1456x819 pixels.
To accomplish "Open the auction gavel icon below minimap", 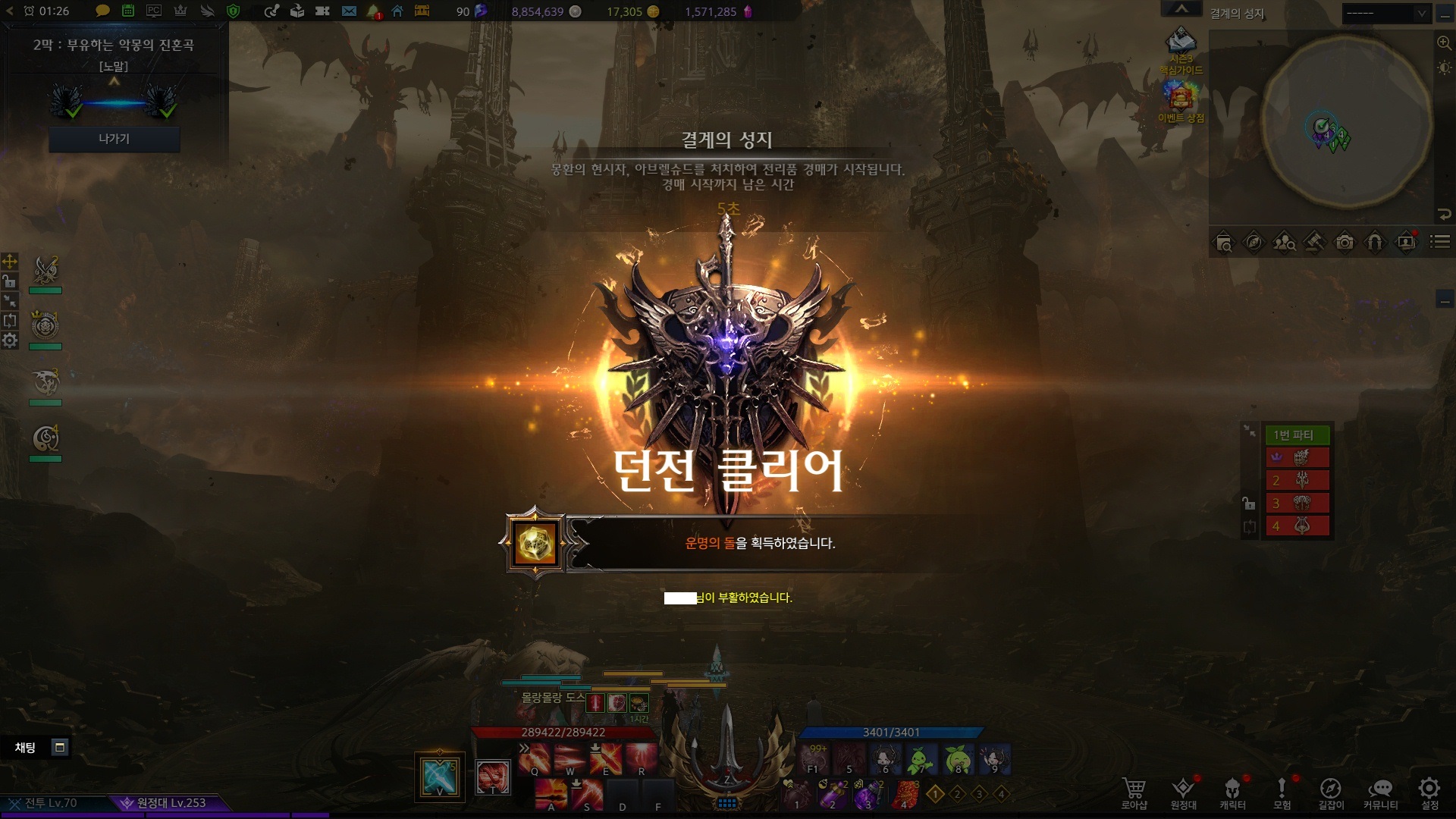I will tap(1314, 243).
